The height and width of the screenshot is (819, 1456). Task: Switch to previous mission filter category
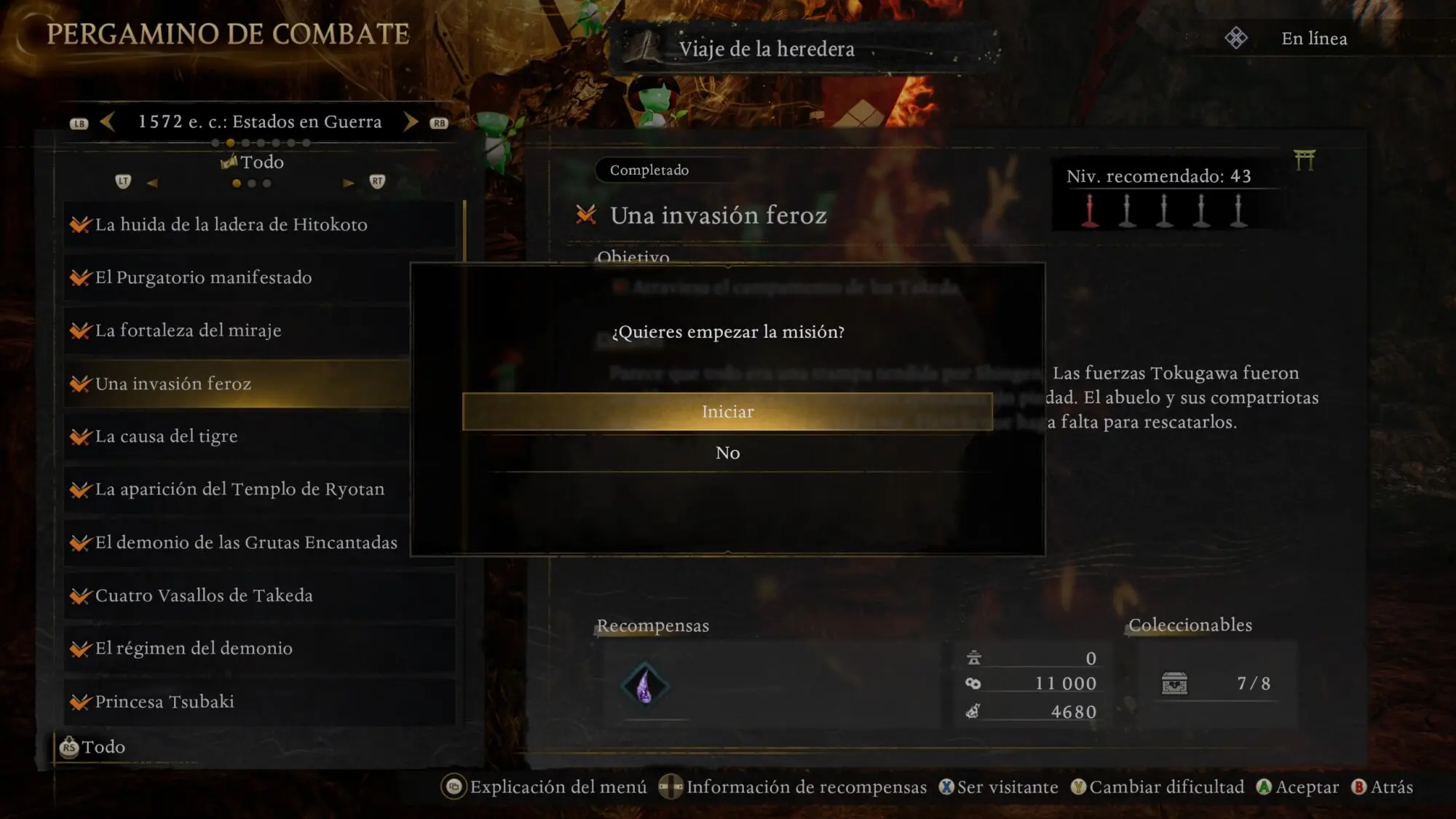(152, 183)
